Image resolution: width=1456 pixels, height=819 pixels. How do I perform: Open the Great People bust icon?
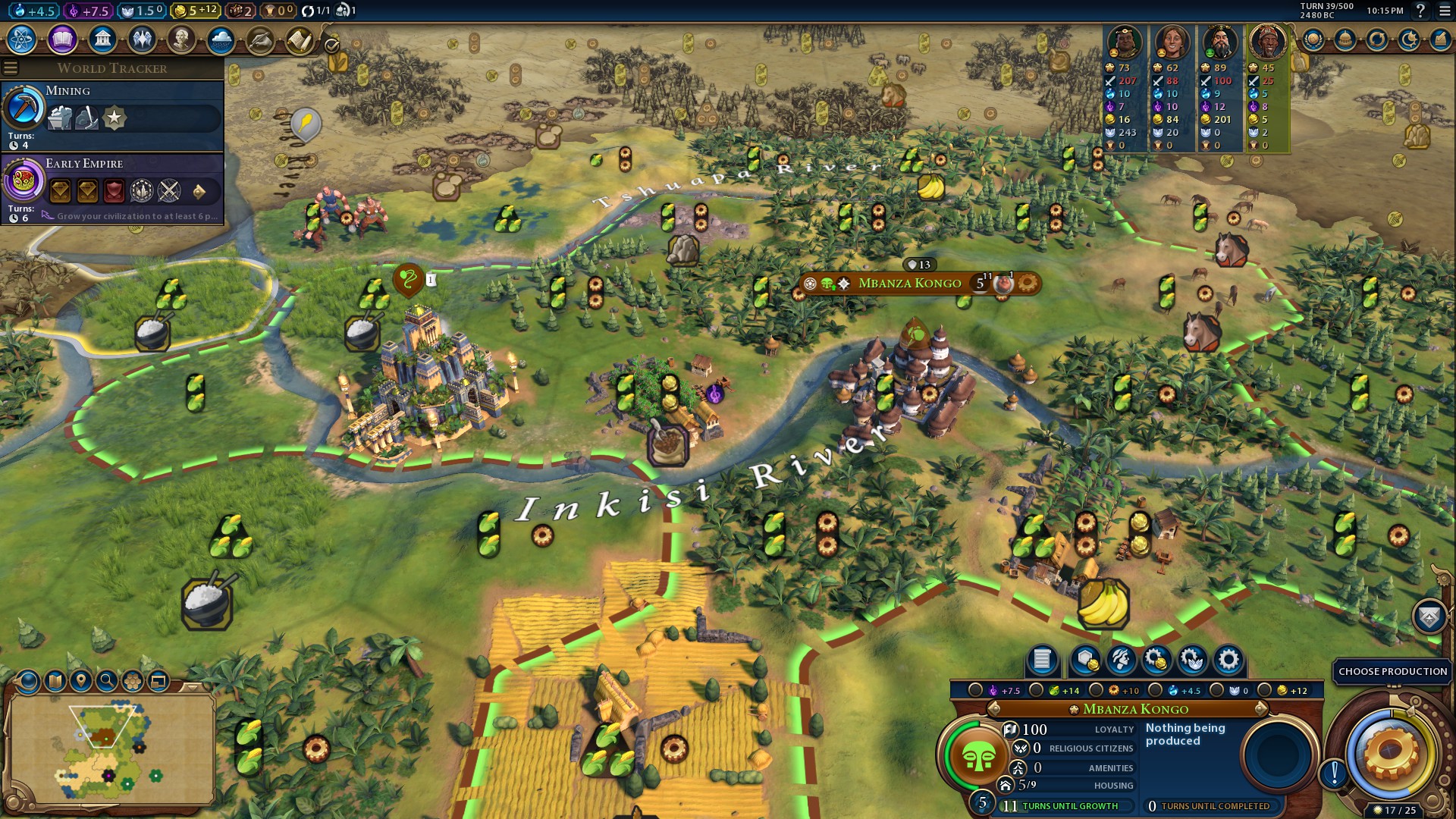(x=181, y=39)
